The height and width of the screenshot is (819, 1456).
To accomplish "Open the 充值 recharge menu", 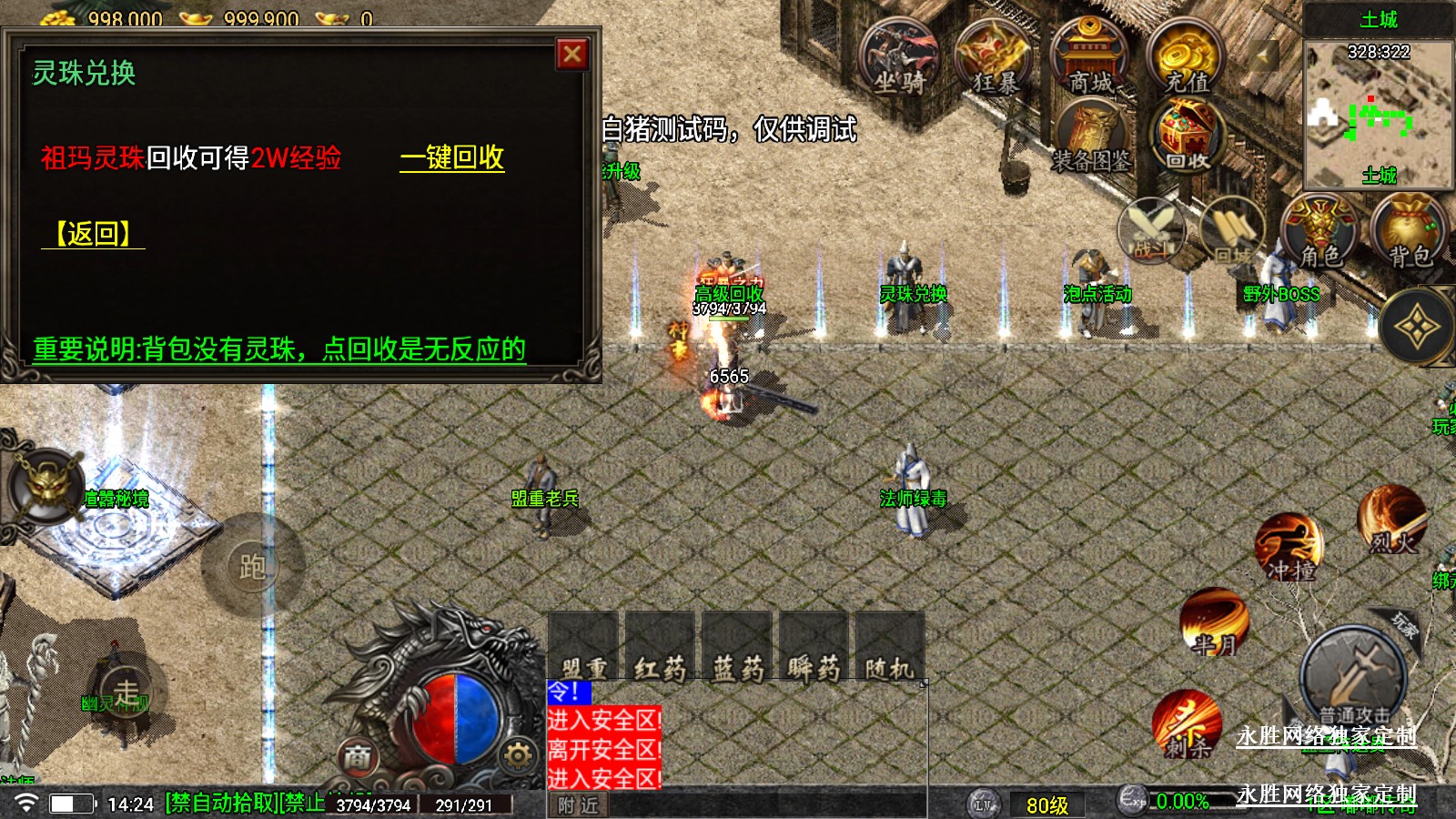I will click(x=1186, y=59).
